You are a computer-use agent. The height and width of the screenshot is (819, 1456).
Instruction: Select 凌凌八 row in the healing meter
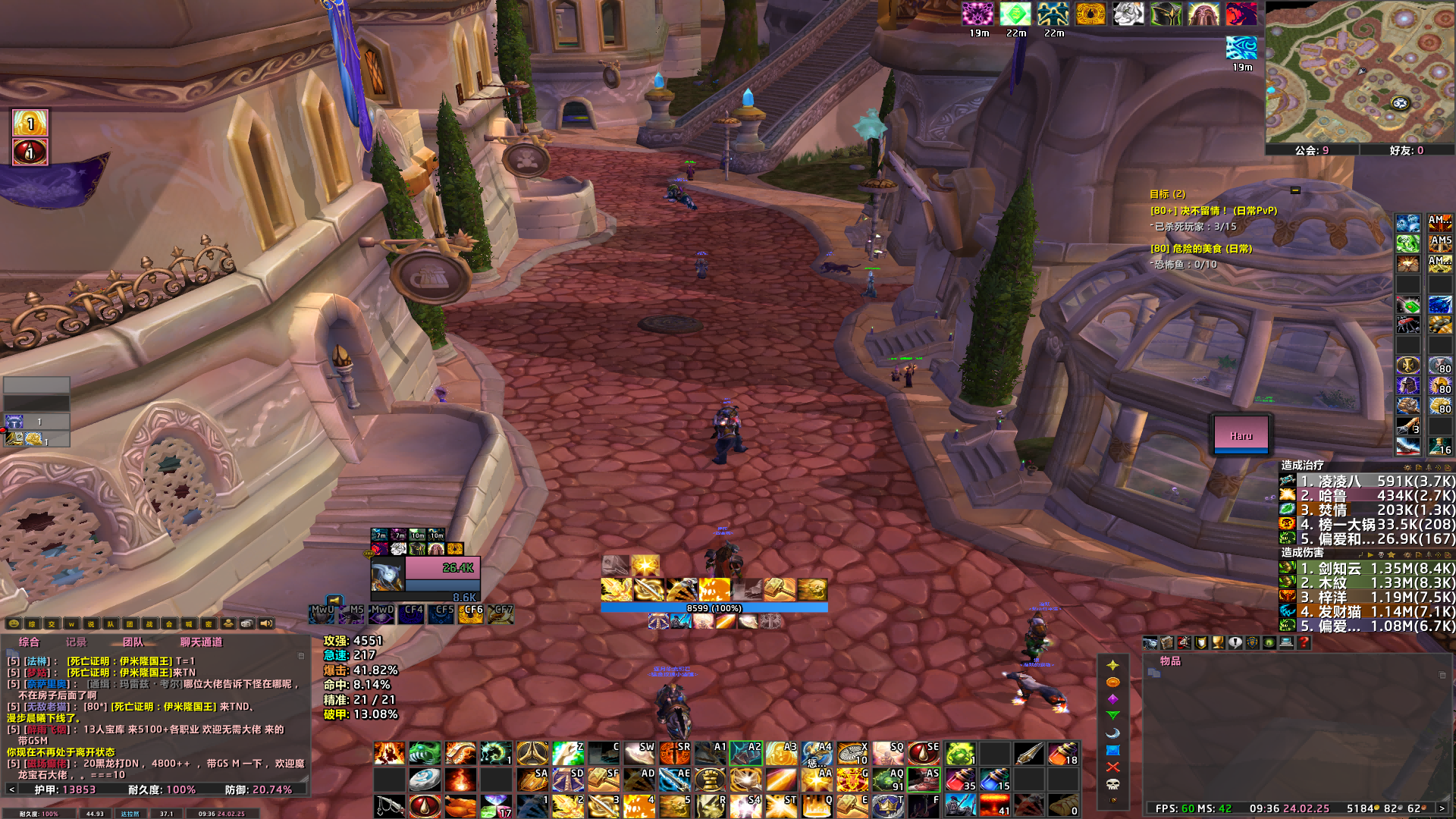[1367, 481]
